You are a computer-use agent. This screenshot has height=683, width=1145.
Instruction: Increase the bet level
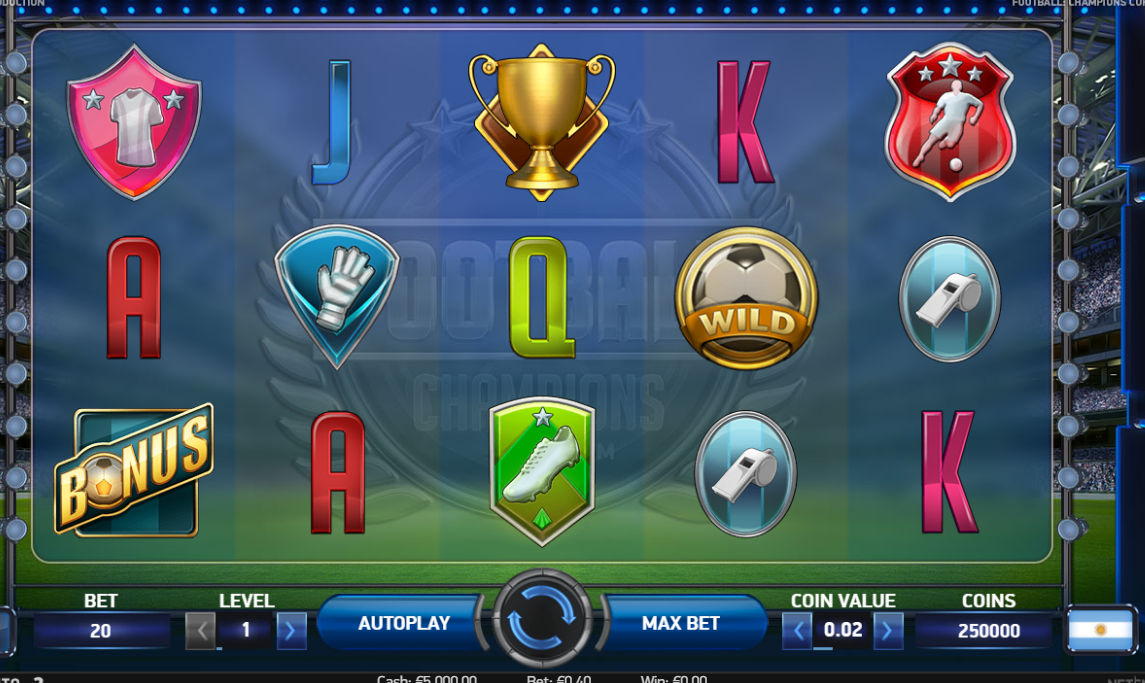tap(291, 631)
